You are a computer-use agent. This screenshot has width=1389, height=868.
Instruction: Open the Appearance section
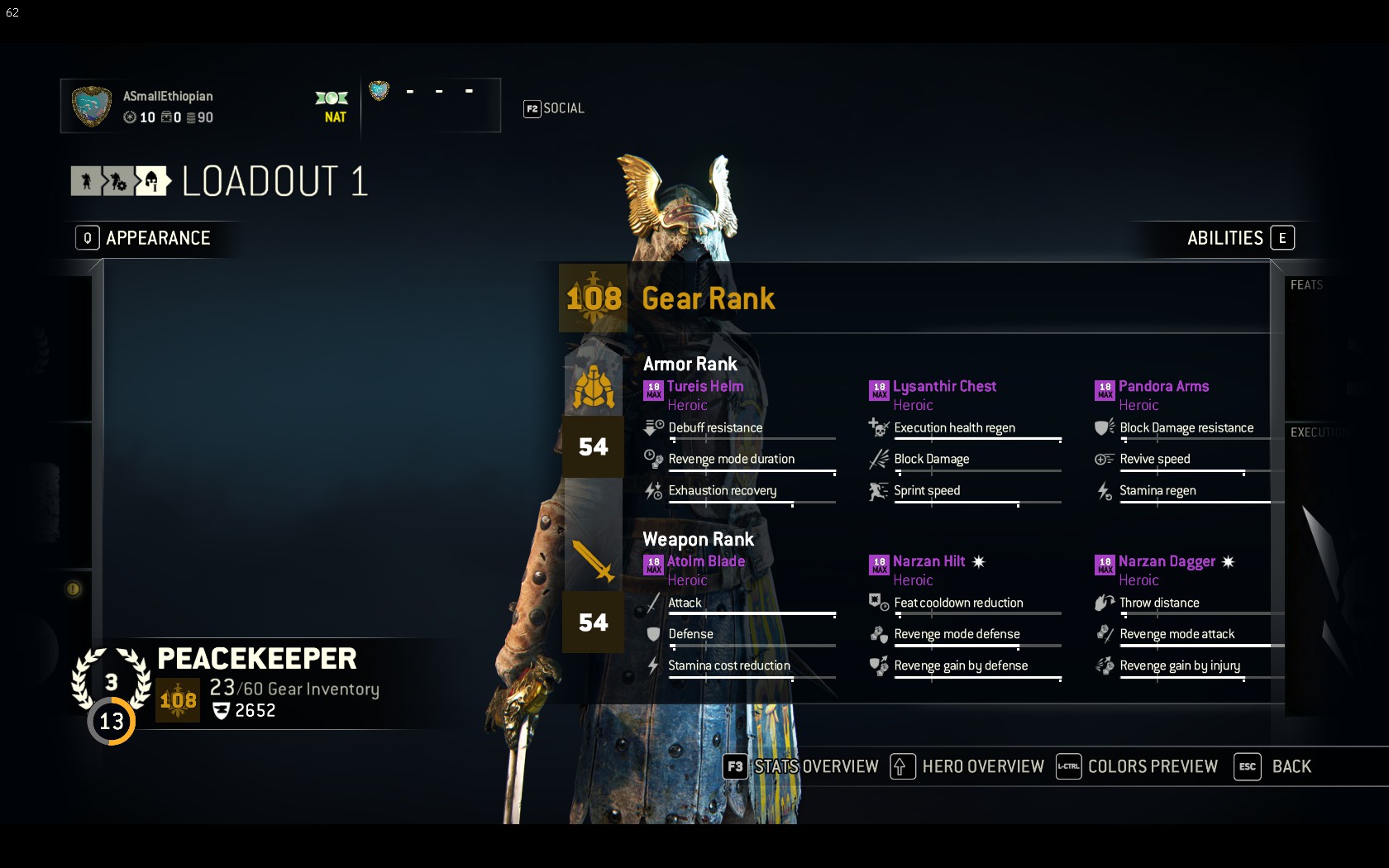pyautogui.click(x=144, y=238)
